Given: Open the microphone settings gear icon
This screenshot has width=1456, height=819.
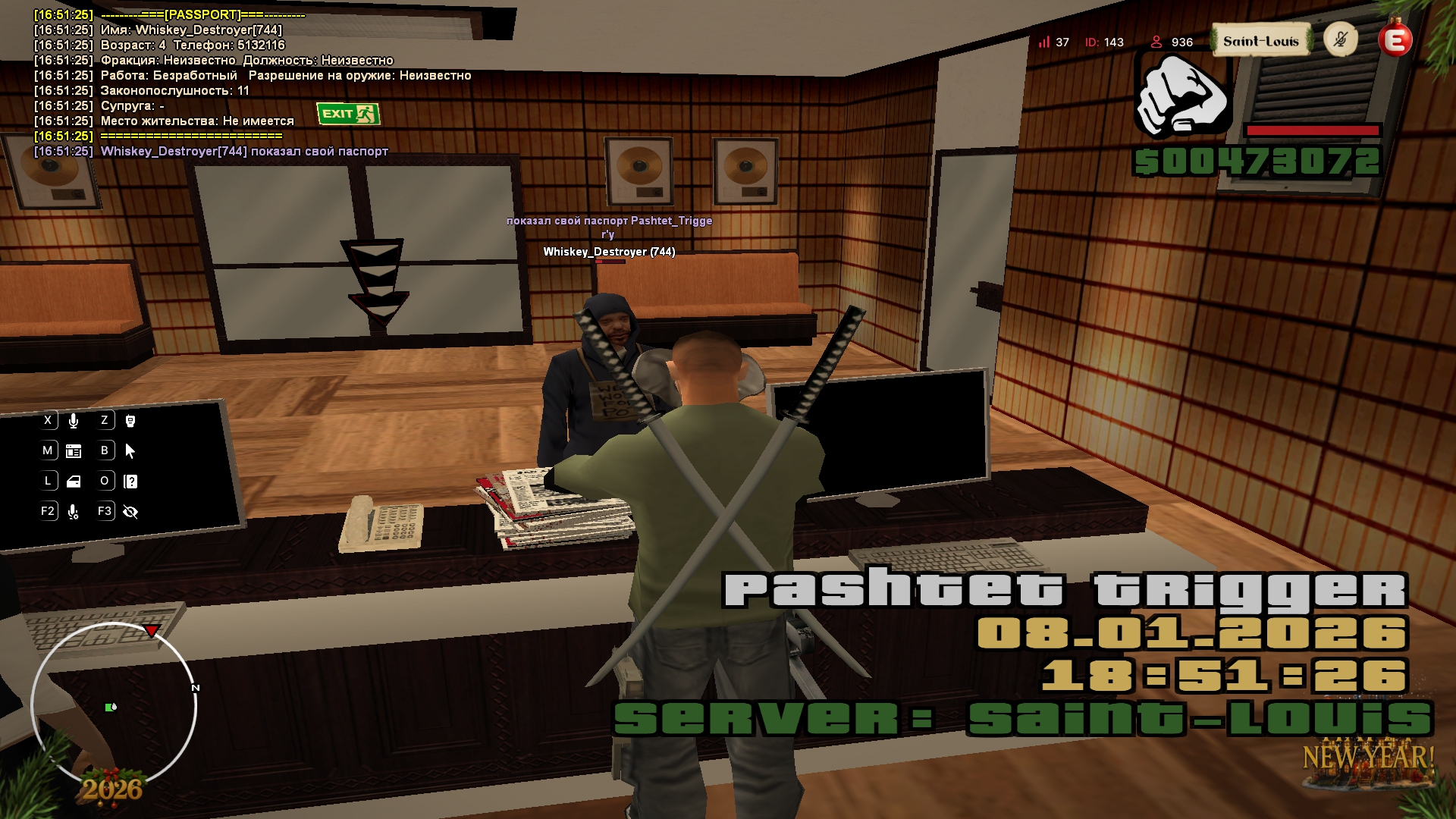Looking at the screenshot, I should 74,512.
